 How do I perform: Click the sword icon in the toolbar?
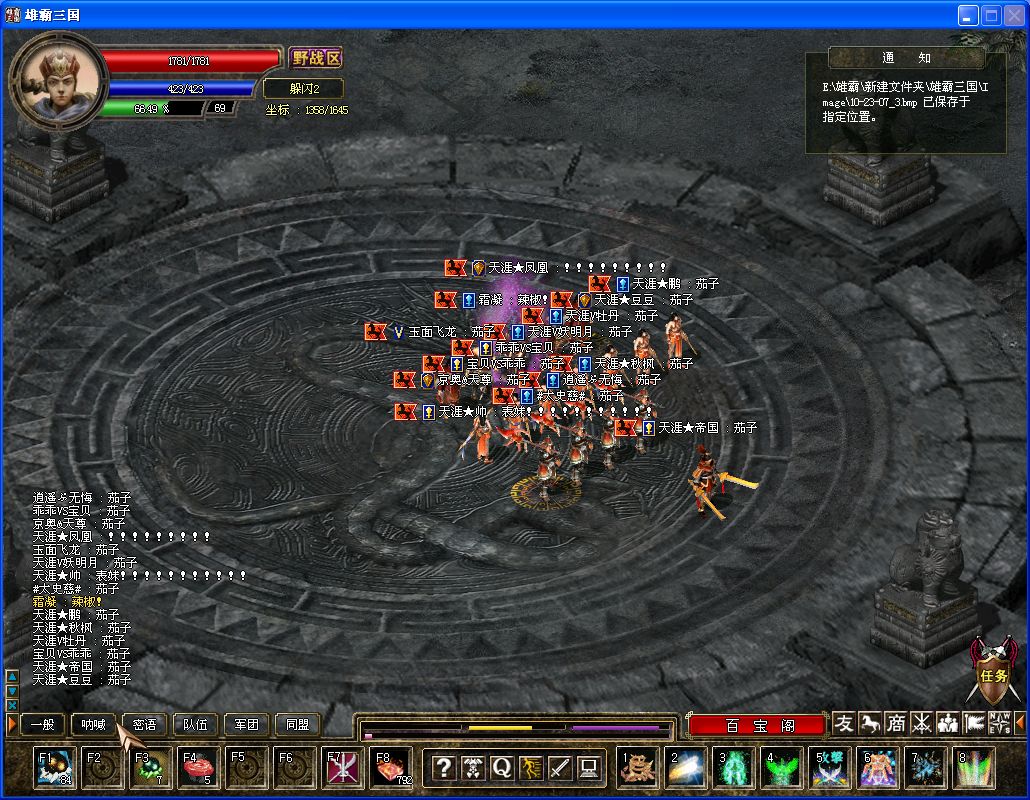[x=559, y=768]
